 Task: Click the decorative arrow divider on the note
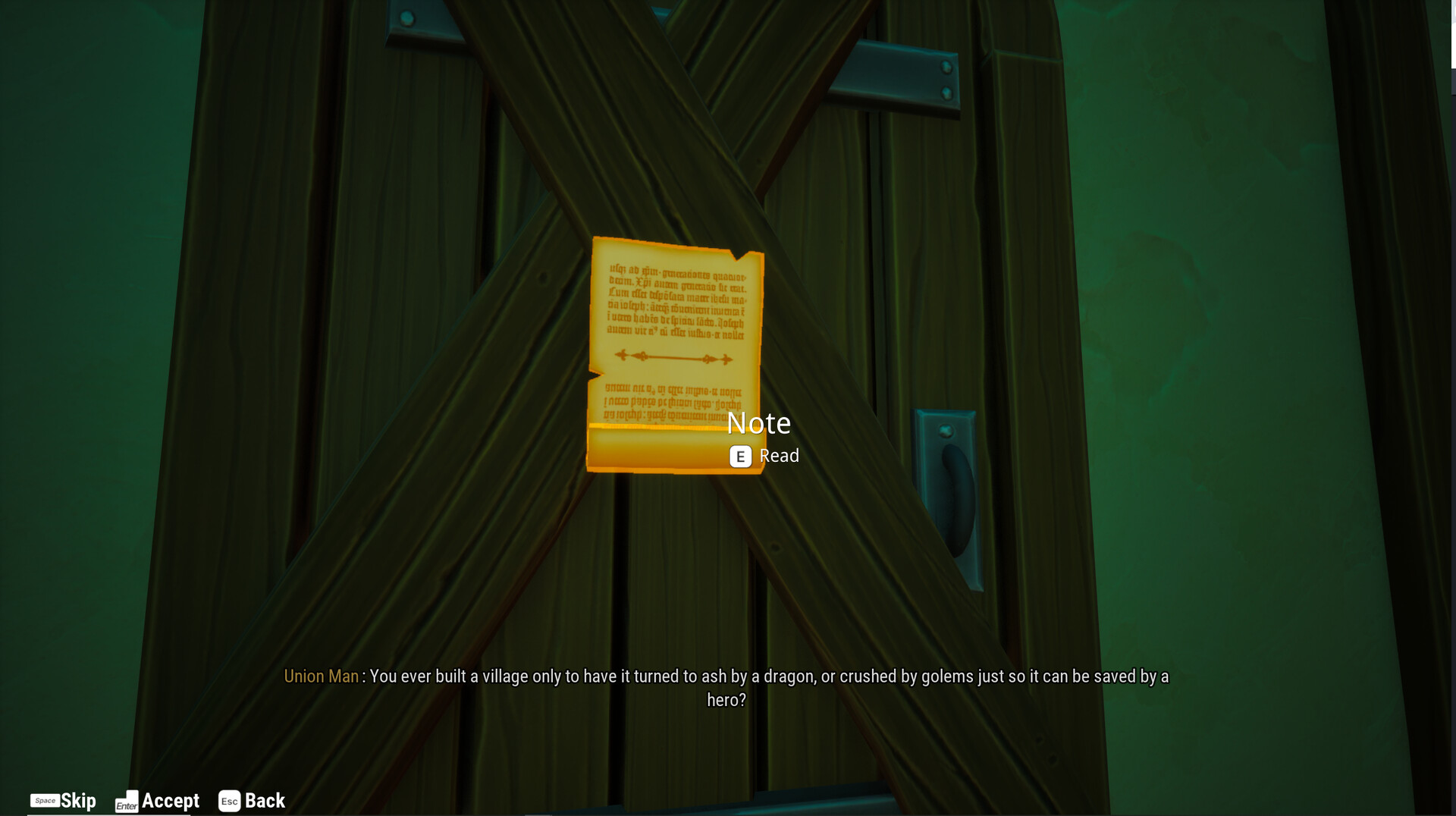pos(673,356)
